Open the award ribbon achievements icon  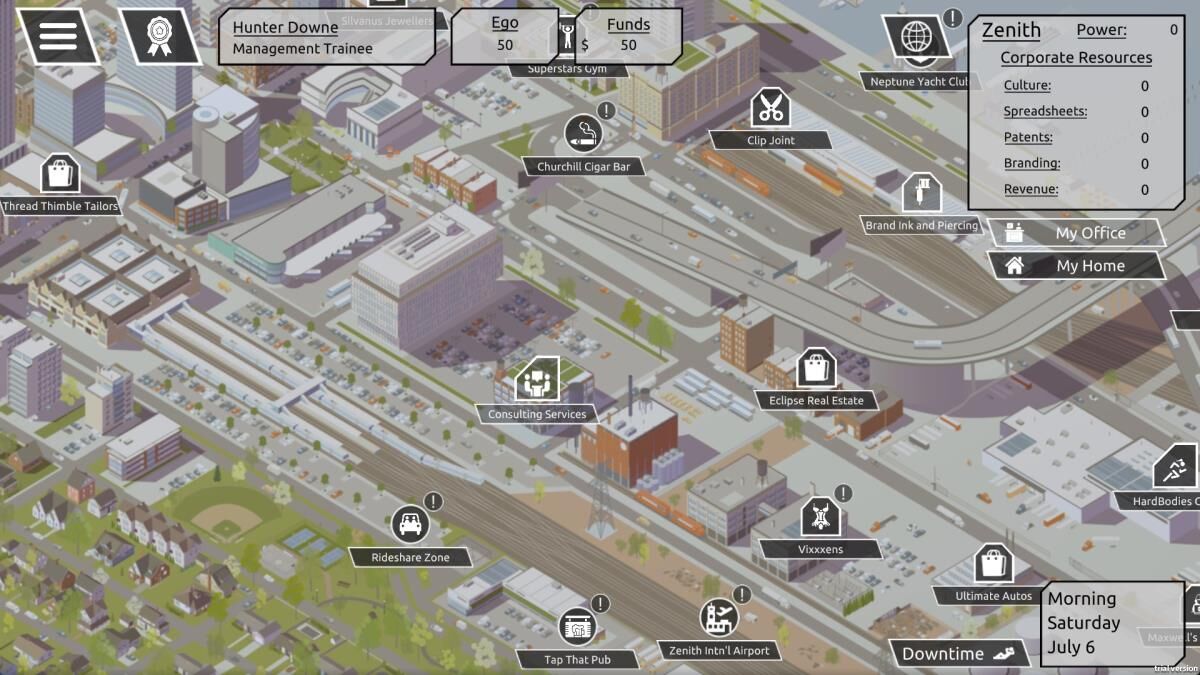[x=158, y=36]
